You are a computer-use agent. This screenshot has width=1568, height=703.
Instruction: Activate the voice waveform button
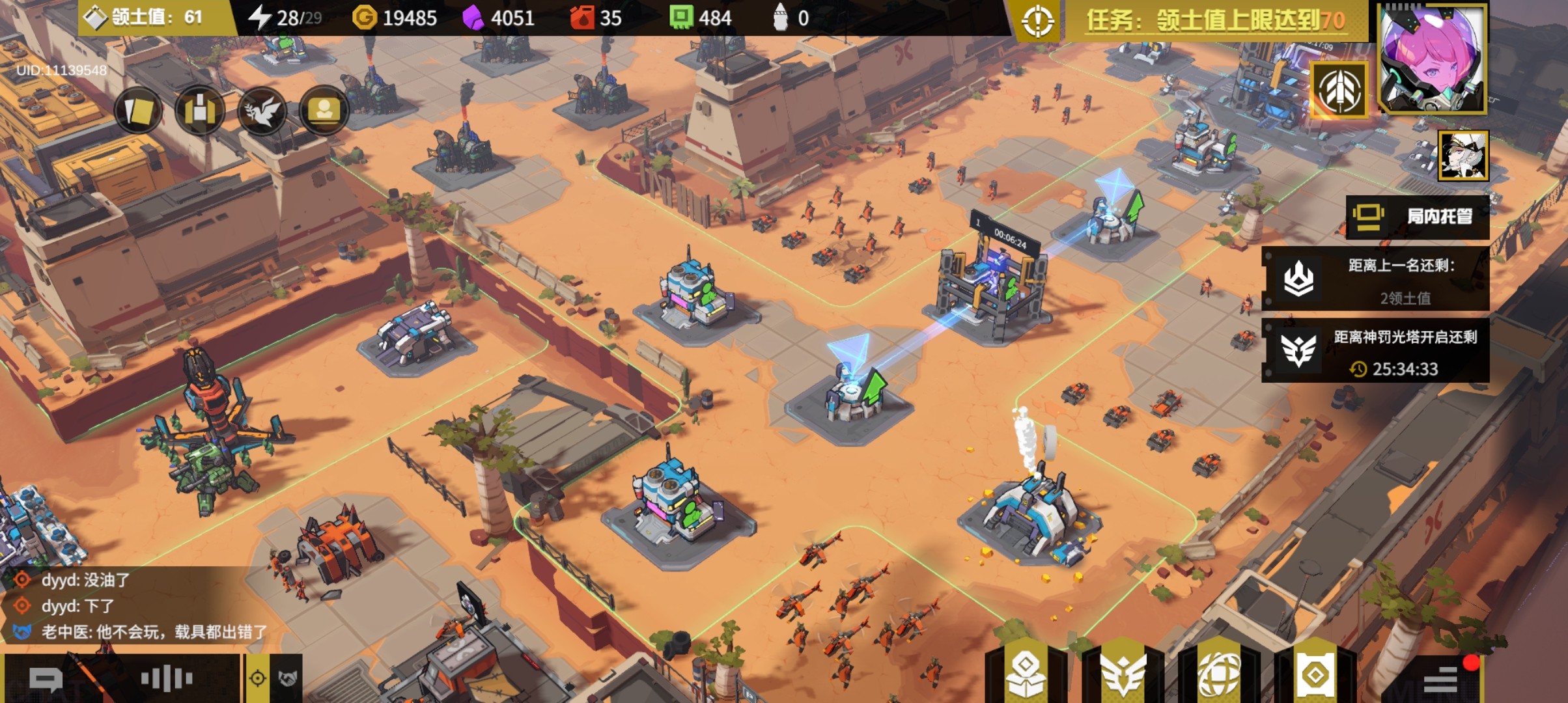click(167, 679)
